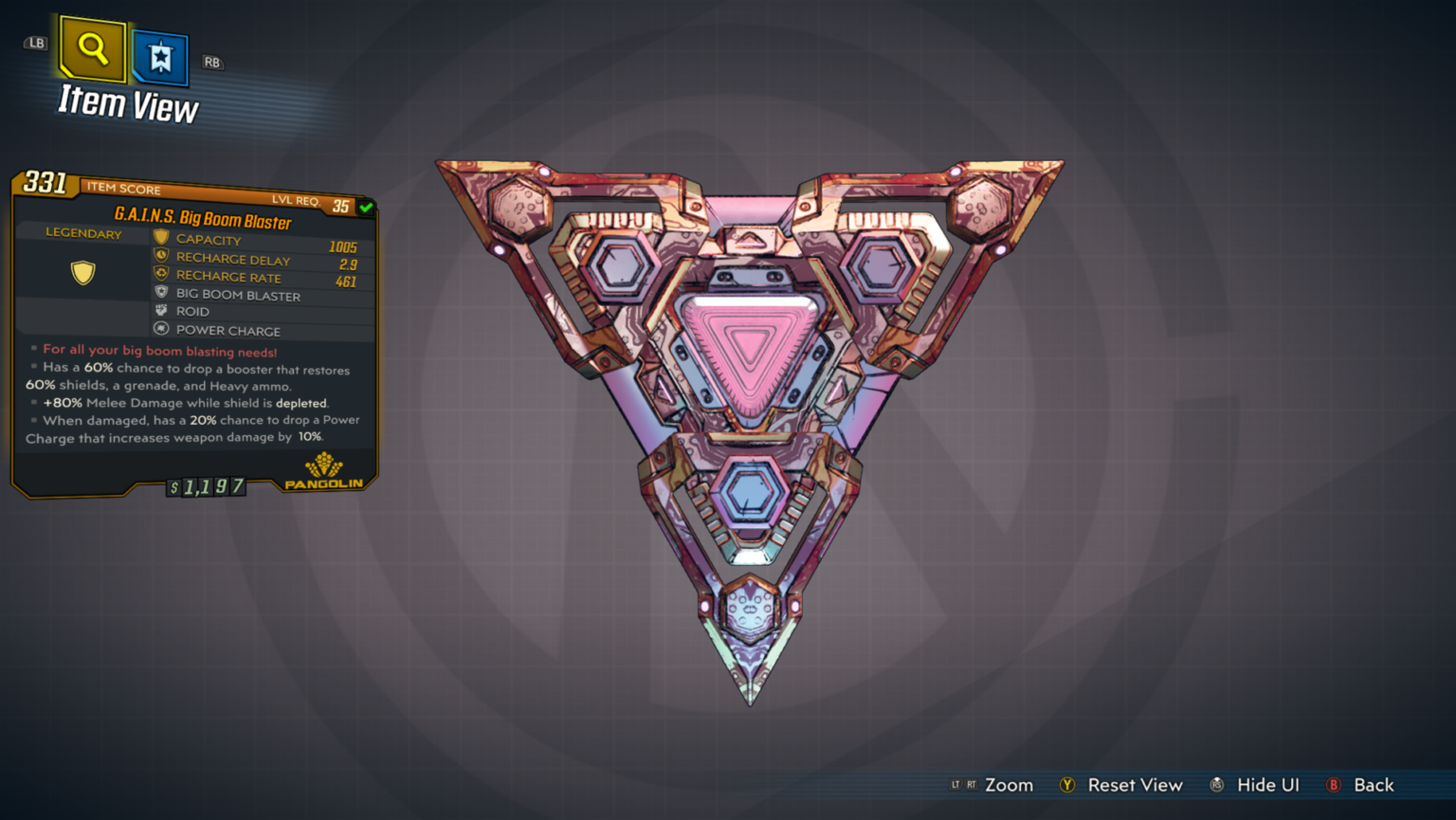1456x820 pixels.
Task: Click the yellow Legendary shield emblem
Action: [82, 272]
